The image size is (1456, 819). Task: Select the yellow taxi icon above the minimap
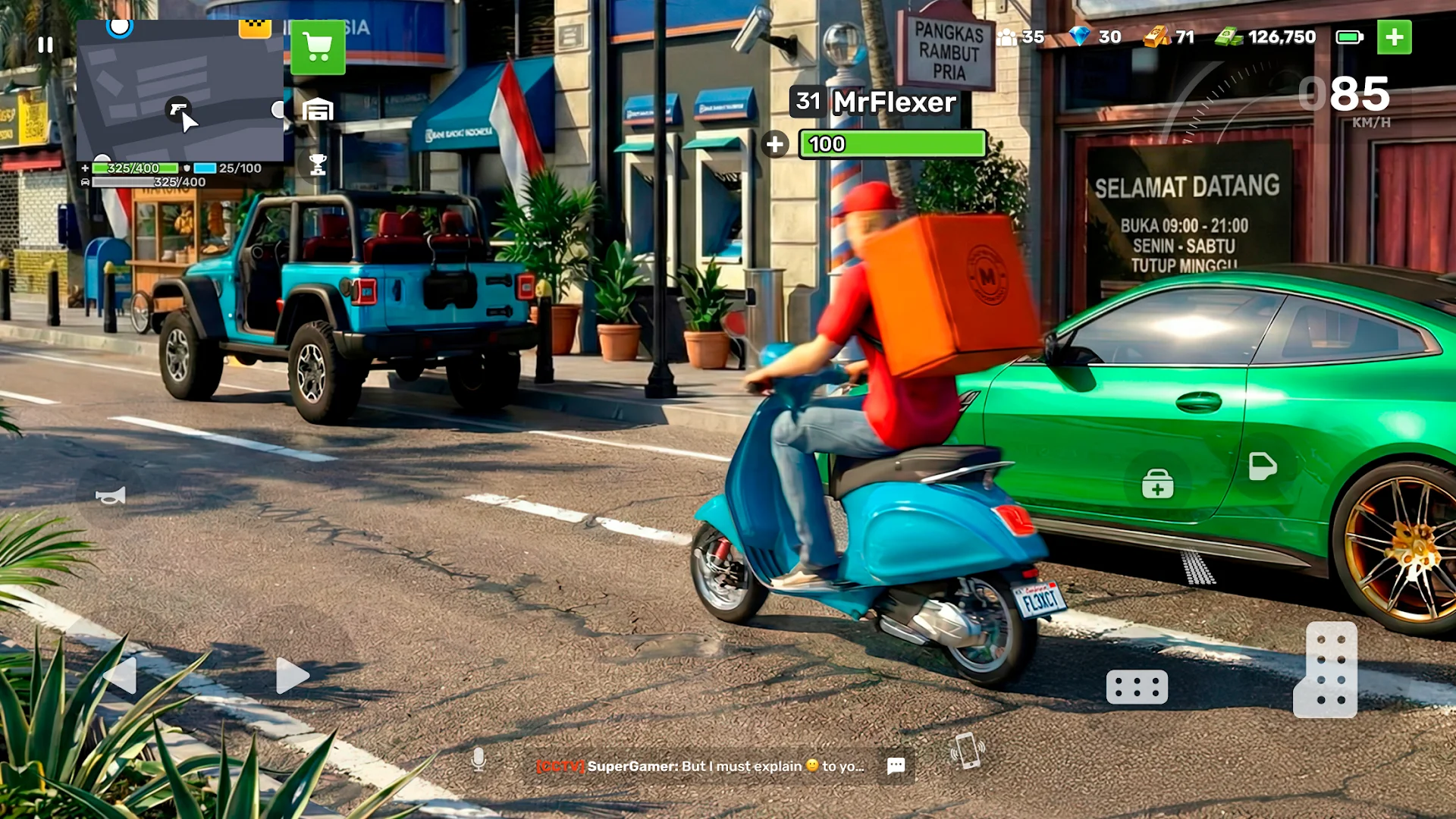tap(255, 28)
